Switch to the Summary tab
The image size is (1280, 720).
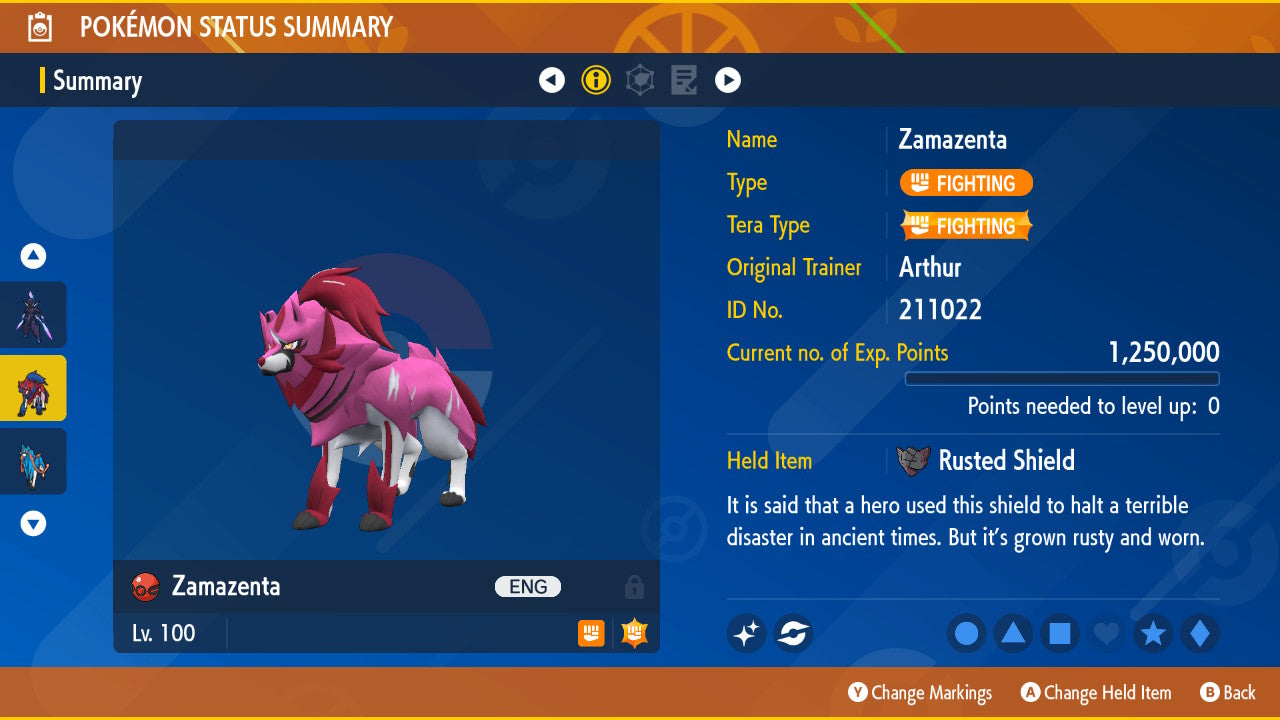point(97,81)
